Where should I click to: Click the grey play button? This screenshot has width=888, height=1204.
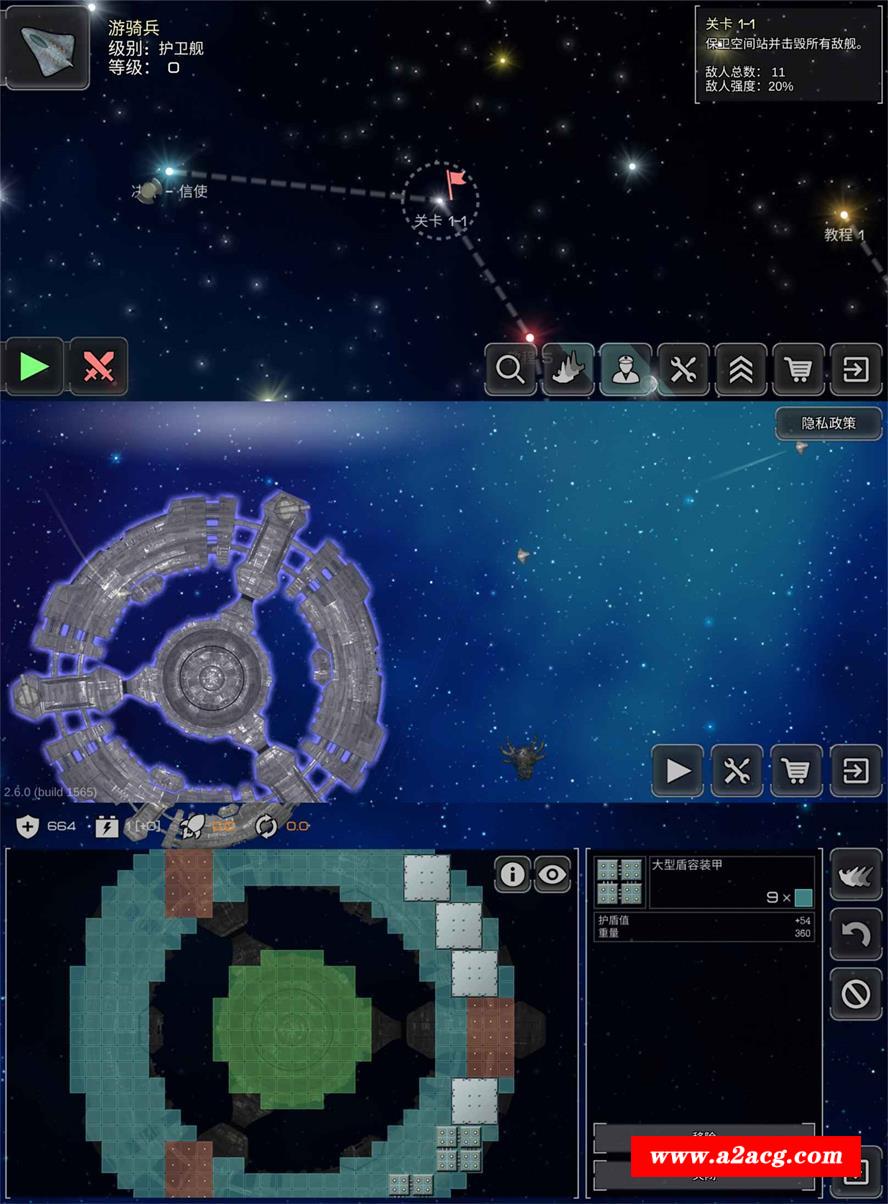(x=677, y=771)
